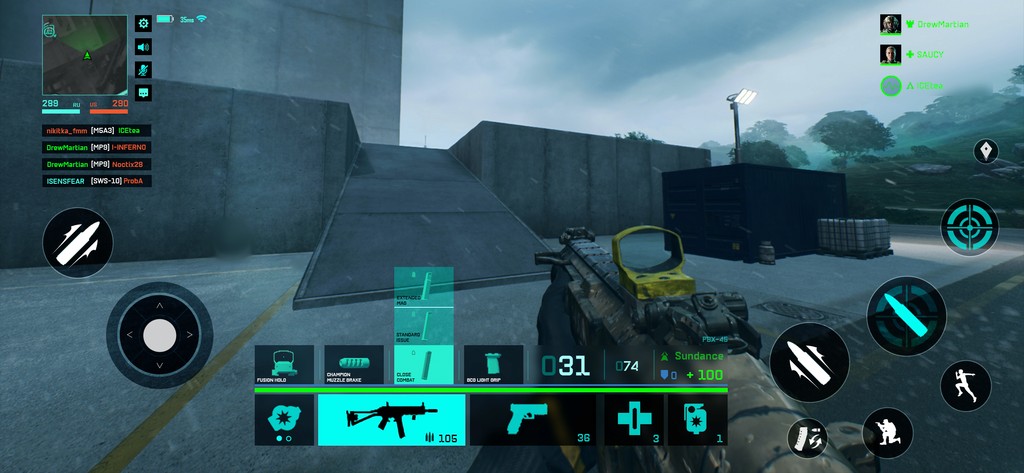Switch to the pistol sidearm slot
This screenshot has height=473, width=1024.
click(534, 419)
